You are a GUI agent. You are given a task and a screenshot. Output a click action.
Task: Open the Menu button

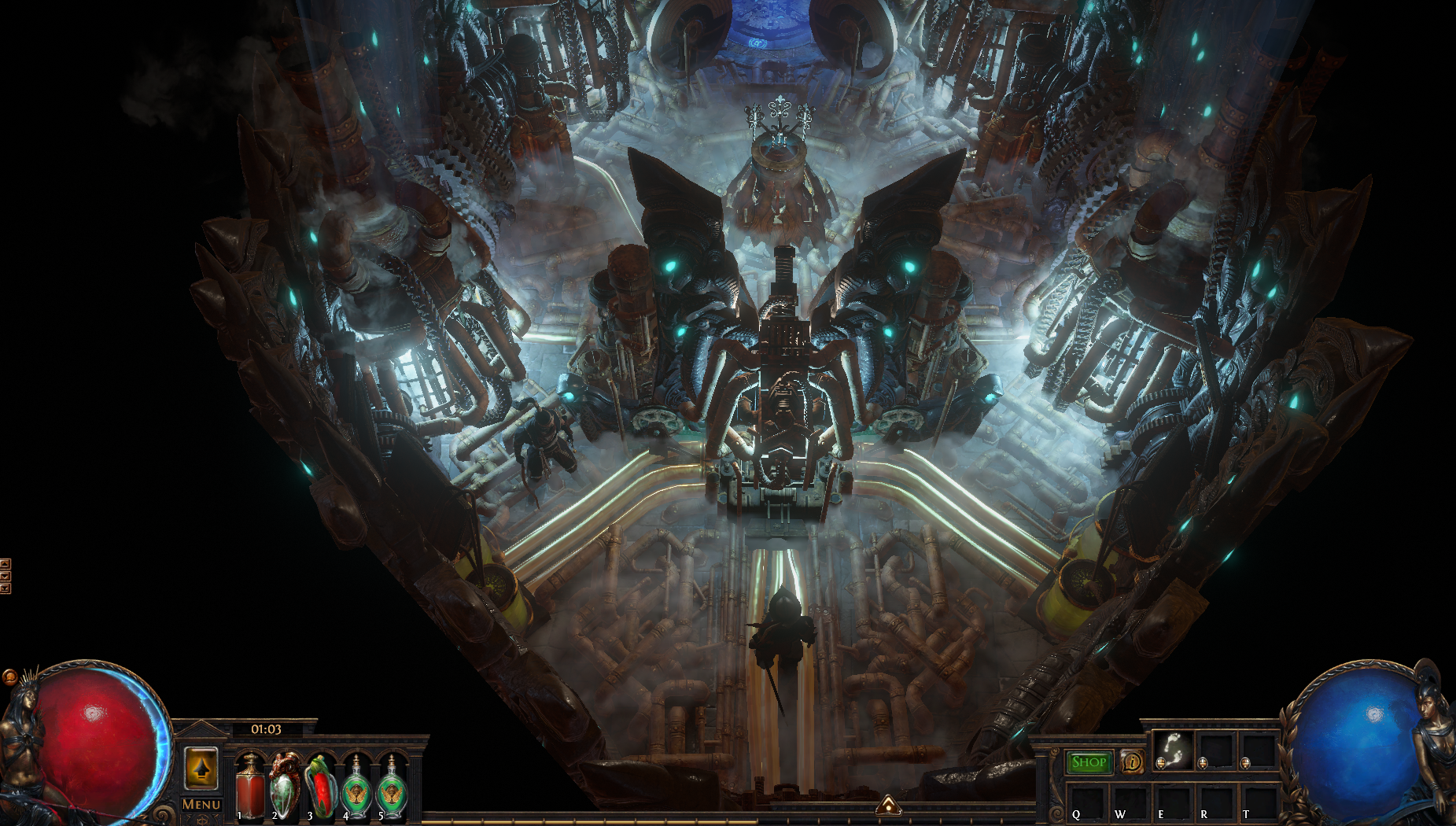tap(201, 804)
